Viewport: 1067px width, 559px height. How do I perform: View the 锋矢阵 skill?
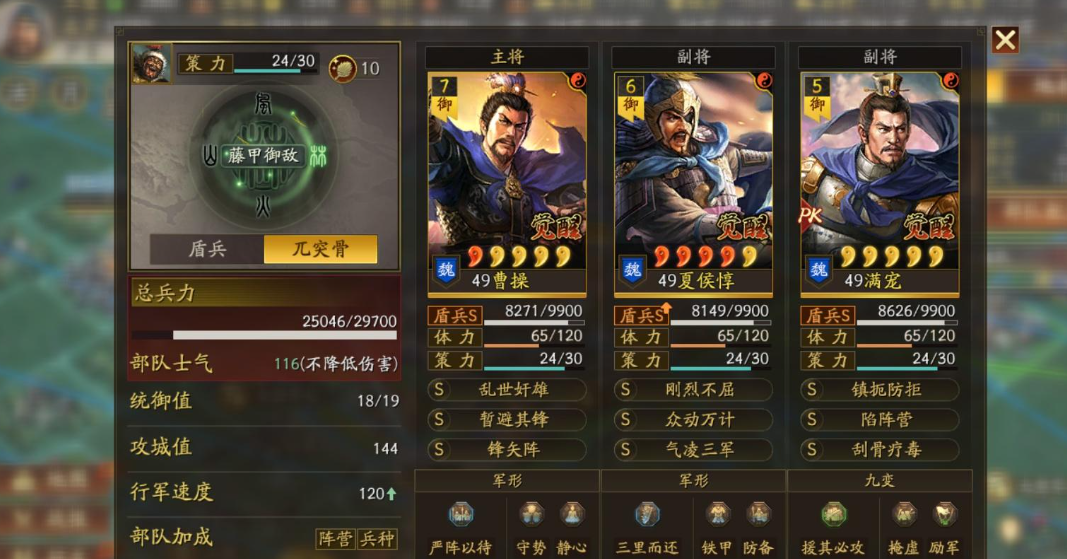click(x=507, y=450)
